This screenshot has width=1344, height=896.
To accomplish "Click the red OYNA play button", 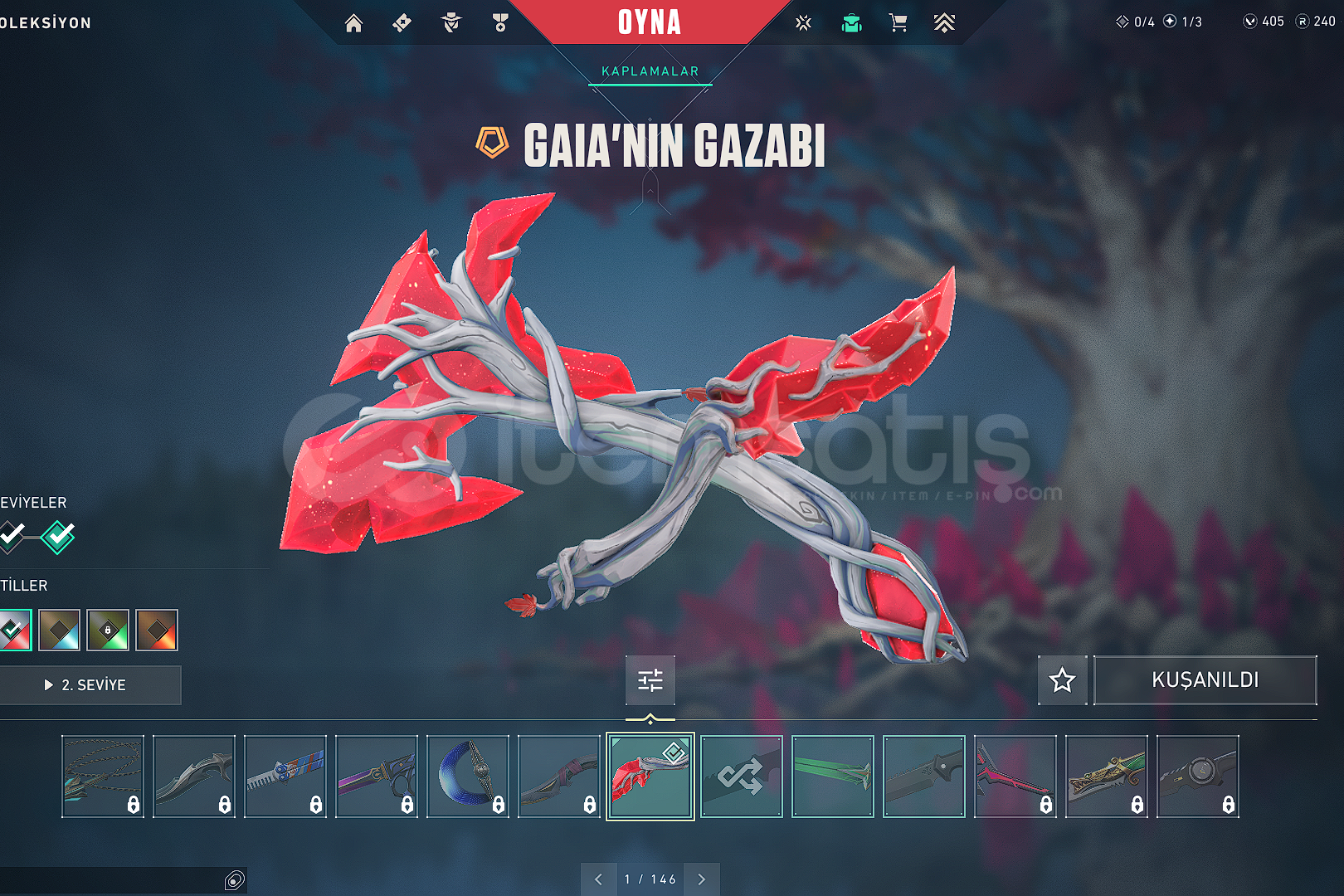I will click(649, 22).
